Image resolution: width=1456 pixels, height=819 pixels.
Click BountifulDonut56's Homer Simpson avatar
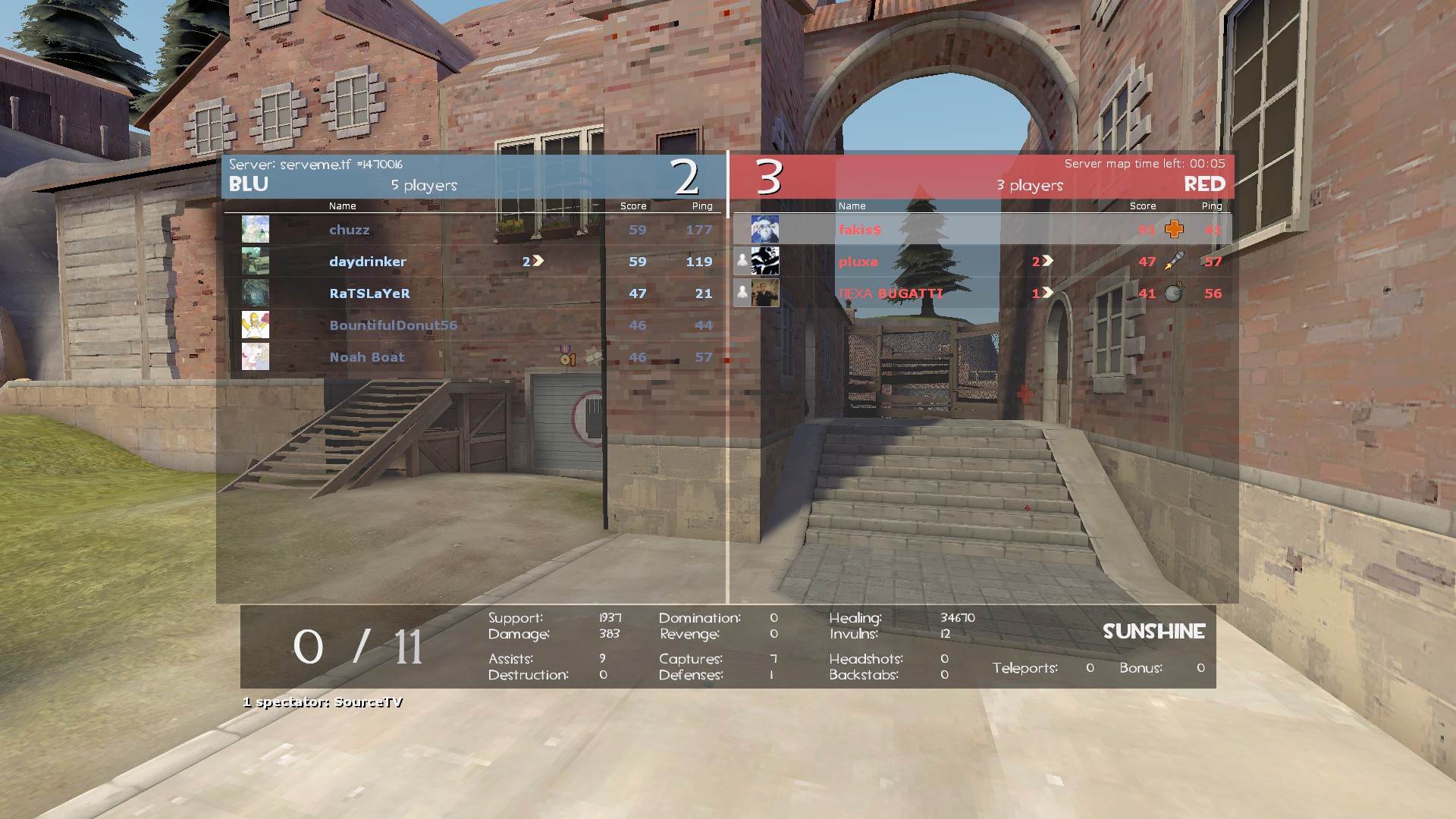tap(256, 325)
